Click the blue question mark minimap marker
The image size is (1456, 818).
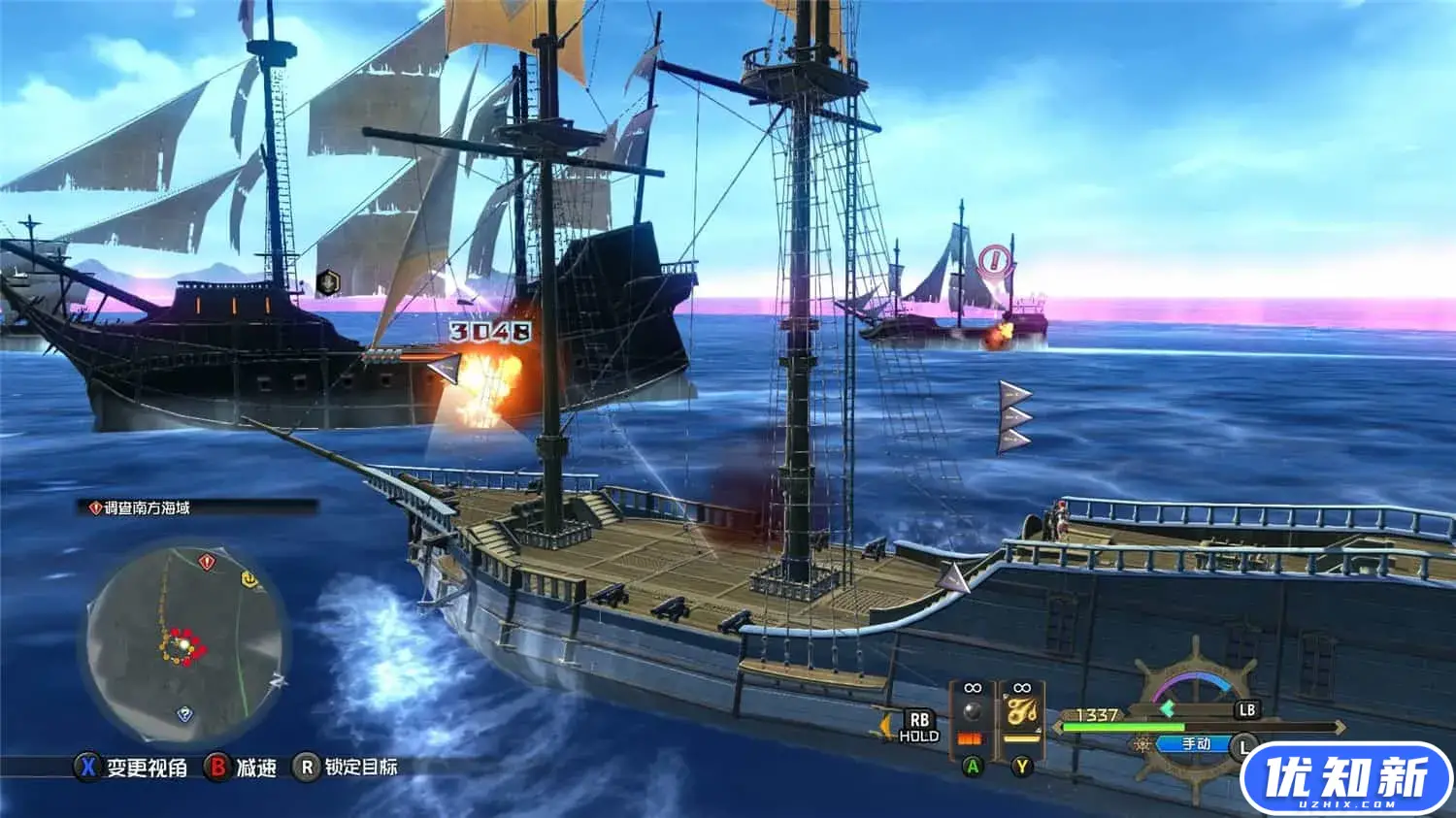point(184,715)
